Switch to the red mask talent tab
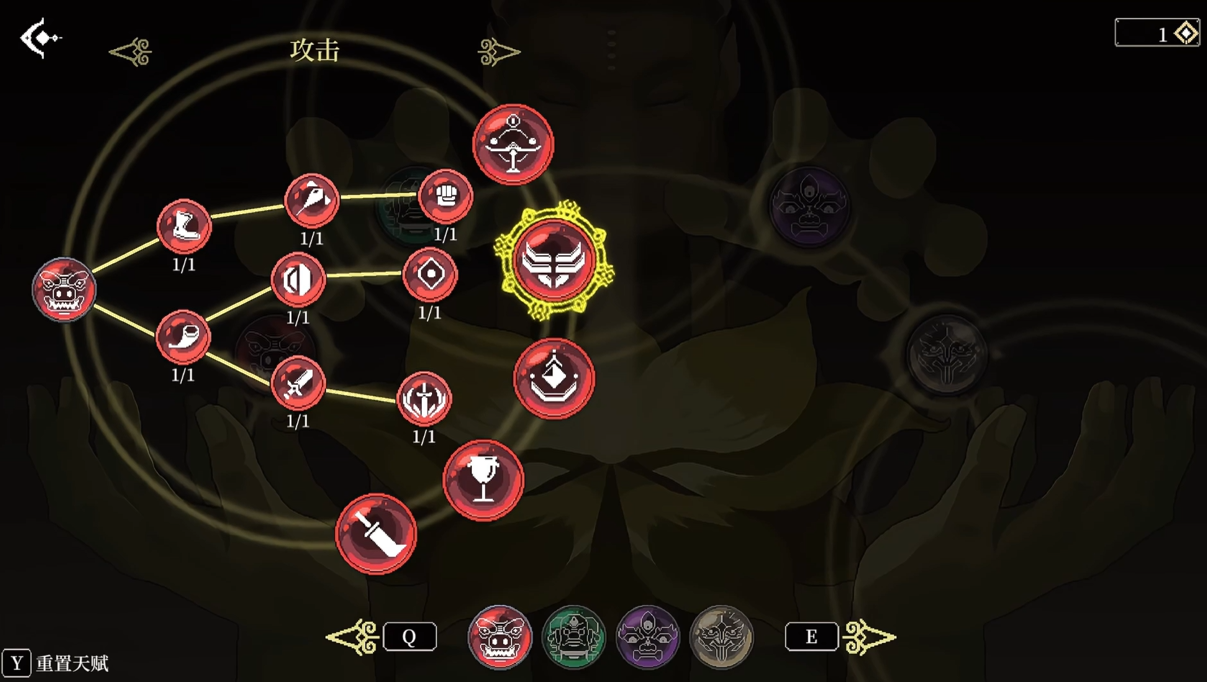 coord(499,637)
